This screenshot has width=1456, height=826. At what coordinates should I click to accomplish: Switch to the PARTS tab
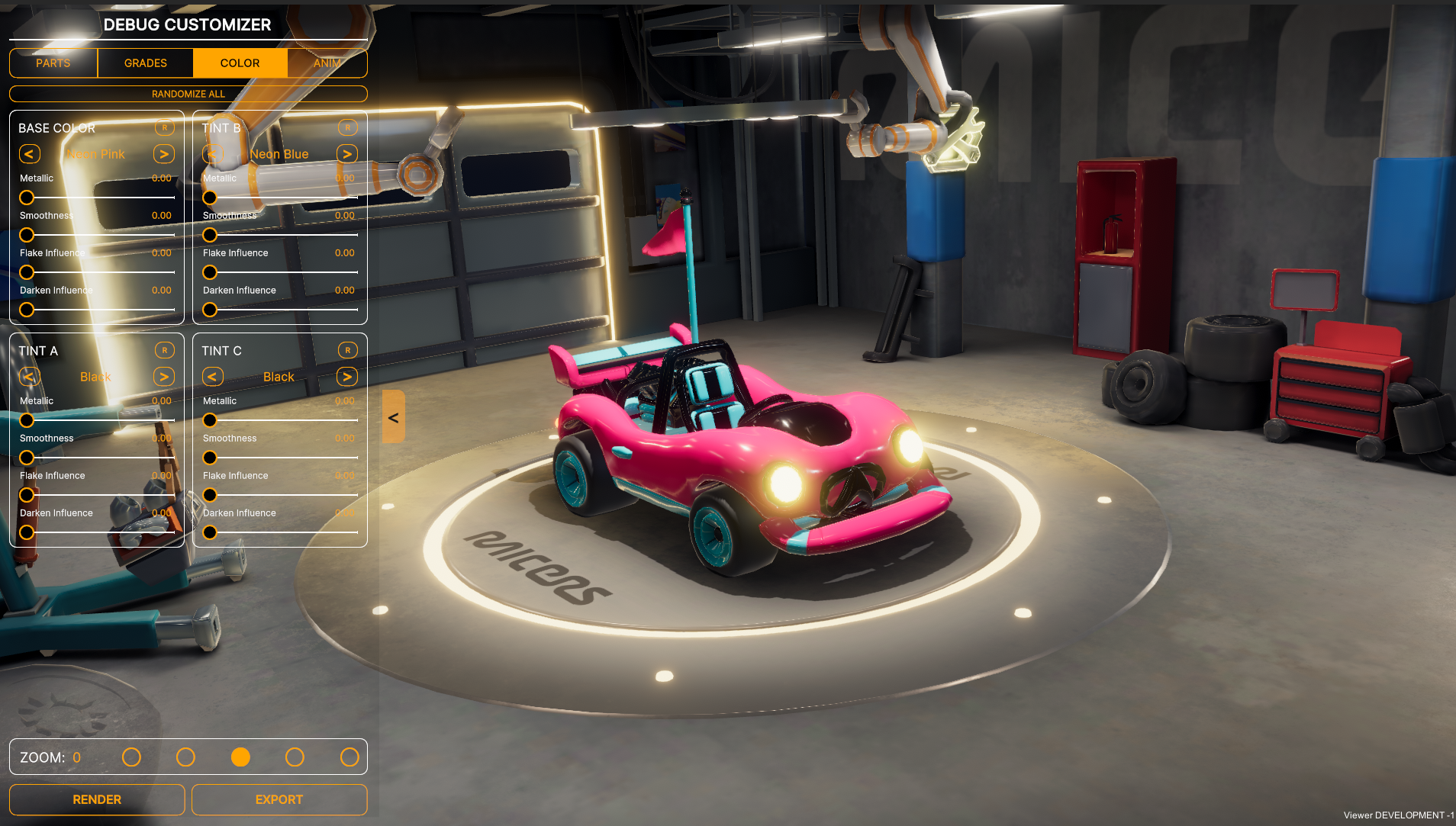[53, 63]
